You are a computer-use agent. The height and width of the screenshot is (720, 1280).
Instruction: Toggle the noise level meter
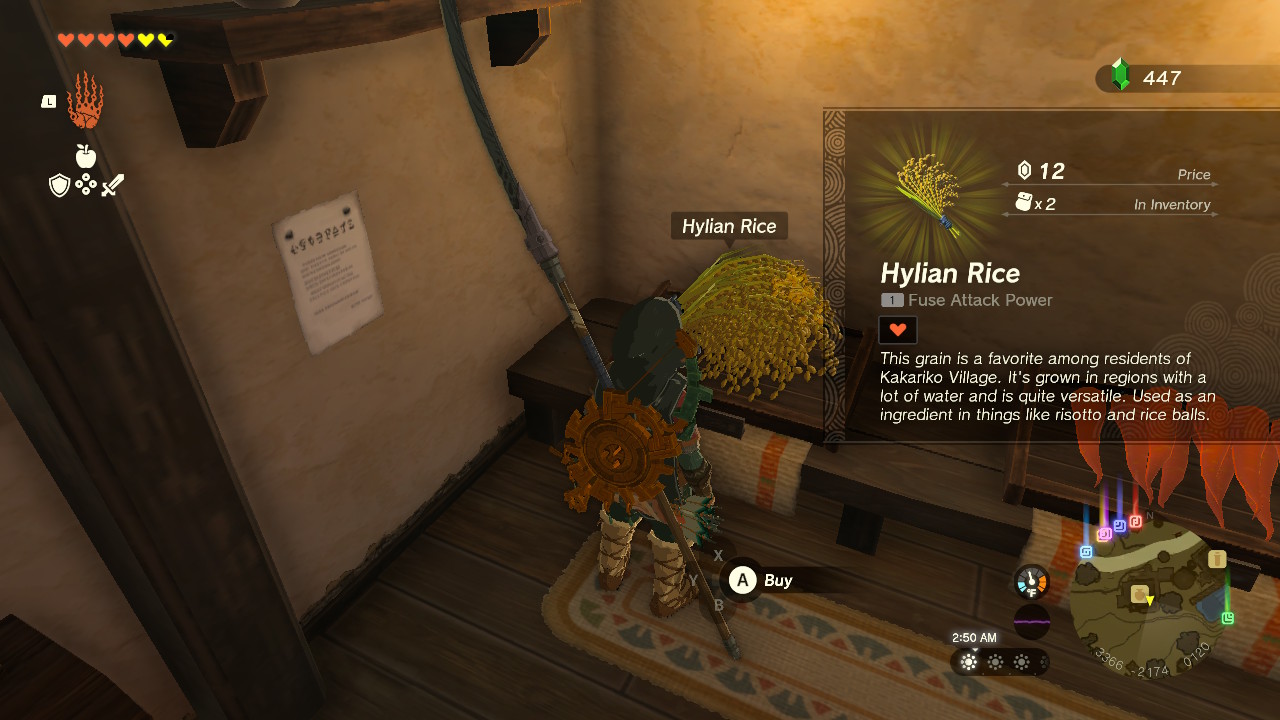(1030, 623)
